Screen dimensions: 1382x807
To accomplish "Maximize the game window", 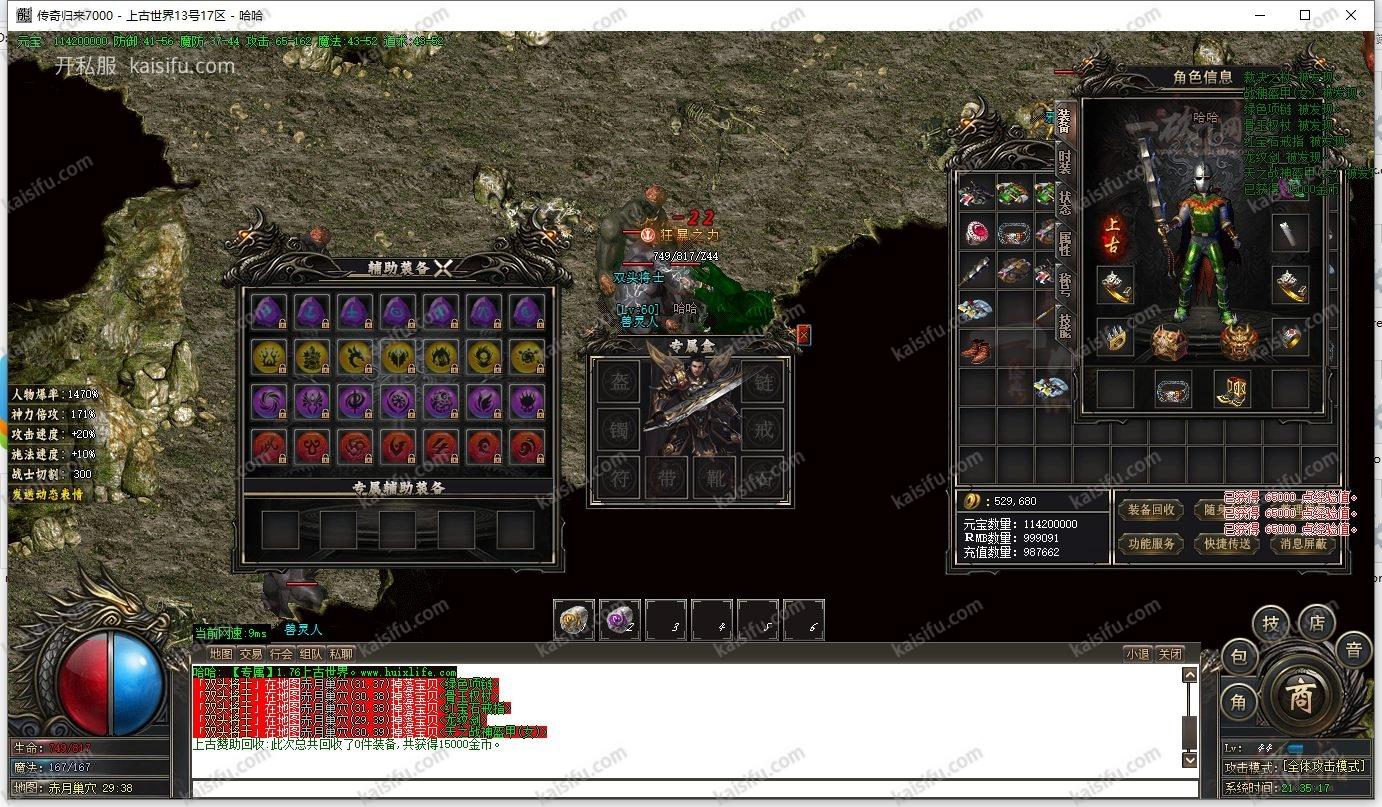I will [x=1305, y=15].
